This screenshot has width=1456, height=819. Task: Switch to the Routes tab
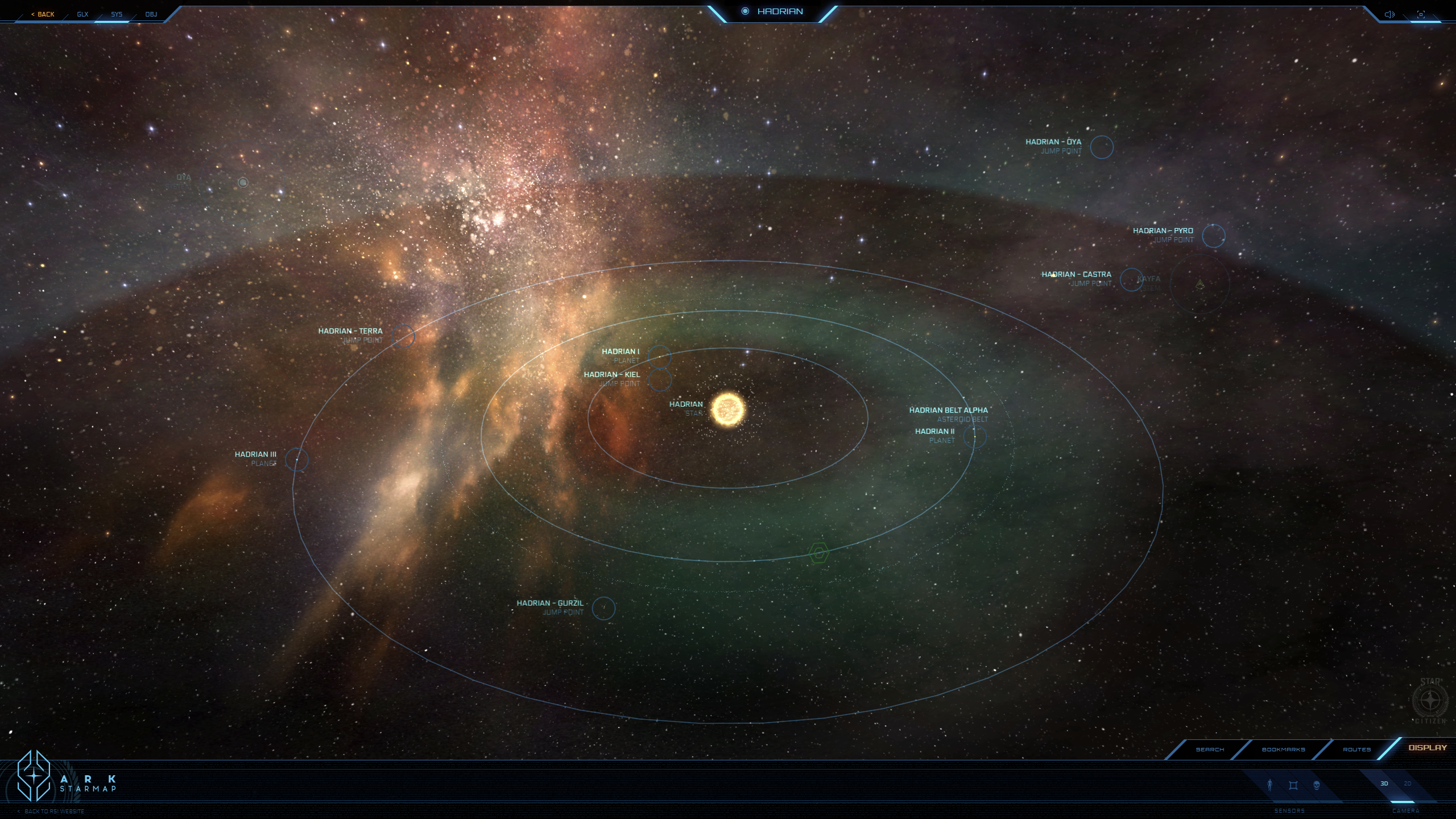coord(1356,750)
